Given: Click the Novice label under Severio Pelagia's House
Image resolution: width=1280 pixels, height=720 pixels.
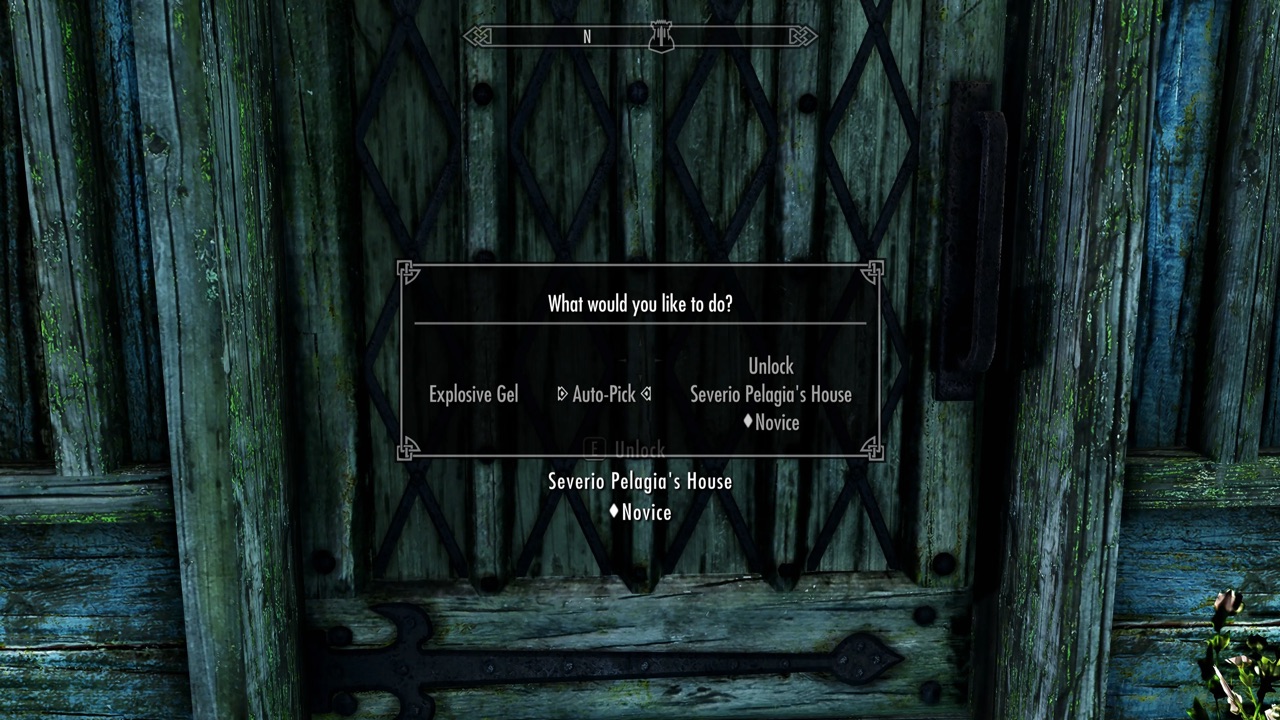Looking at the screenshot, I should click(x=646, y=512).
